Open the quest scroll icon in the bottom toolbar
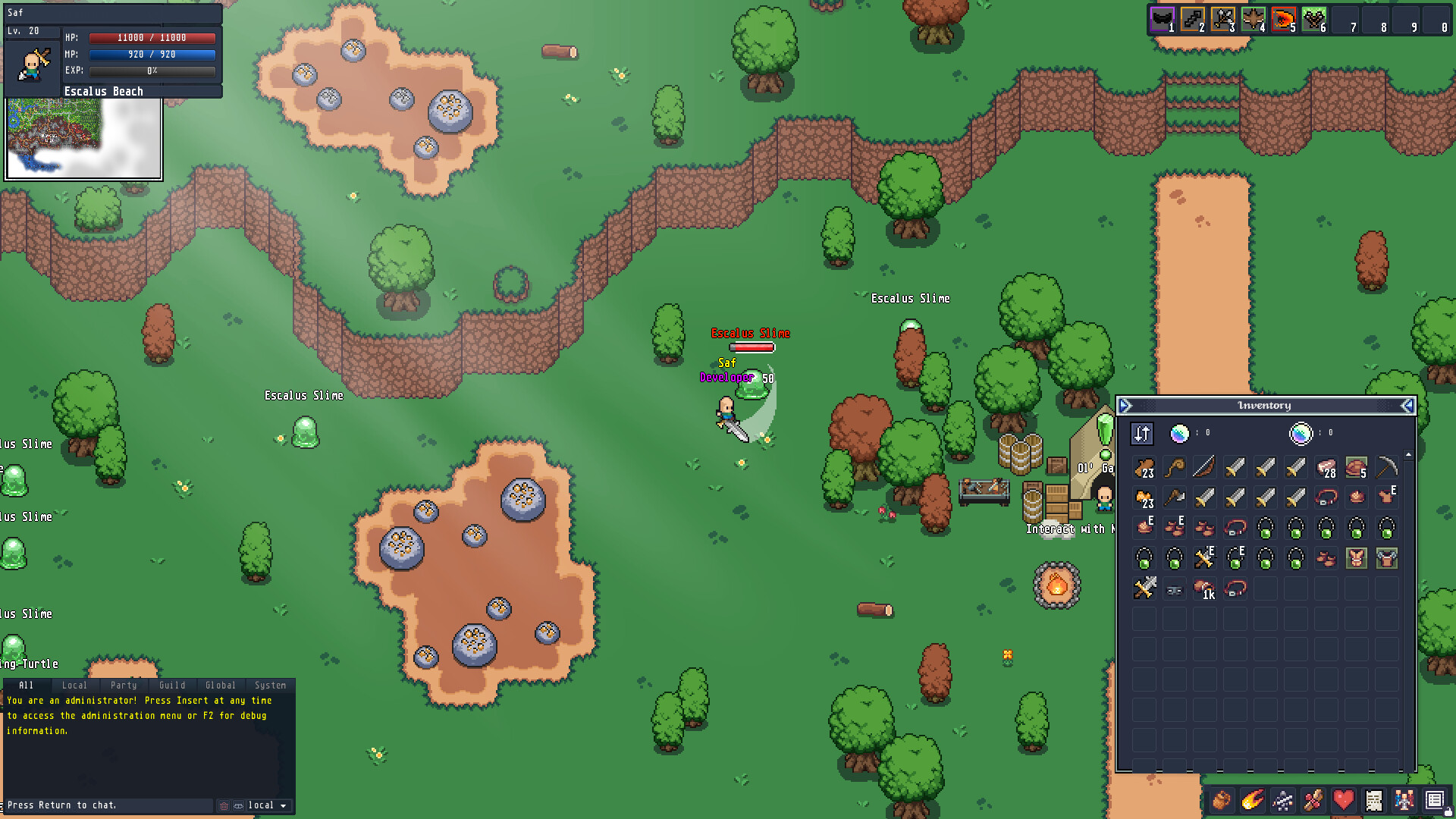The width and height of the screenshot is (1456, 819). tap(1374, 800)
